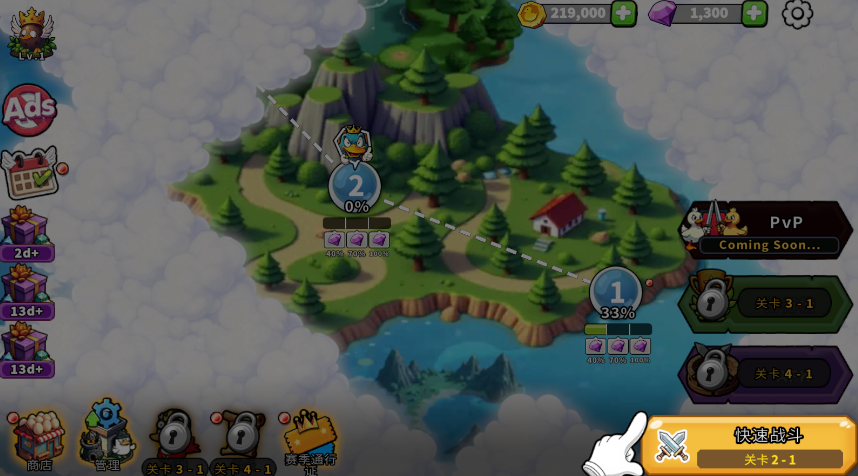Select the gift box labeled 2d+

point(26,231)
